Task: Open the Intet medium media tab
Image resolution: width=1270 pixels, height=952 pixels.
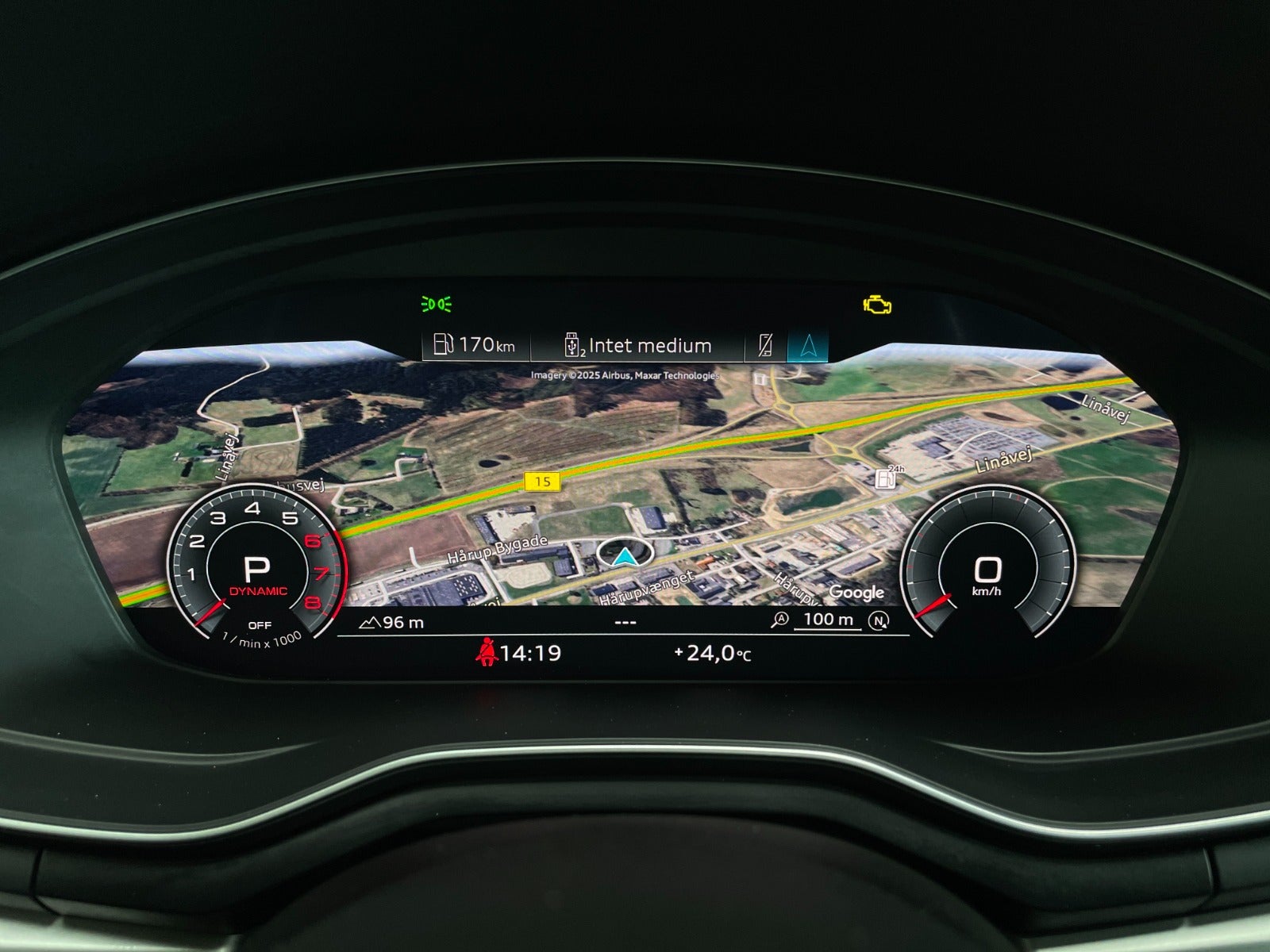Action: tap(639, 346)
